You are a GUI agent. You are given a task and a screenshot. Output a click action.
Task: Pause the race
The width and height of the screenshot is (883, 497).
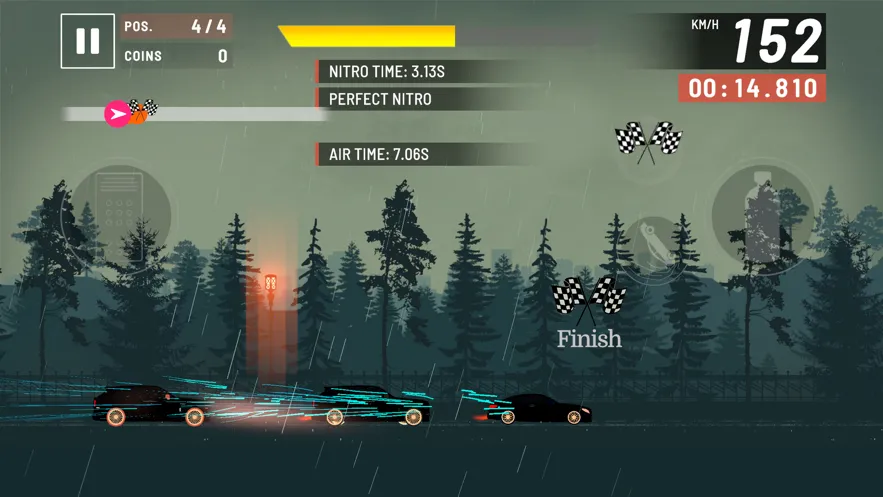[87, 41]
